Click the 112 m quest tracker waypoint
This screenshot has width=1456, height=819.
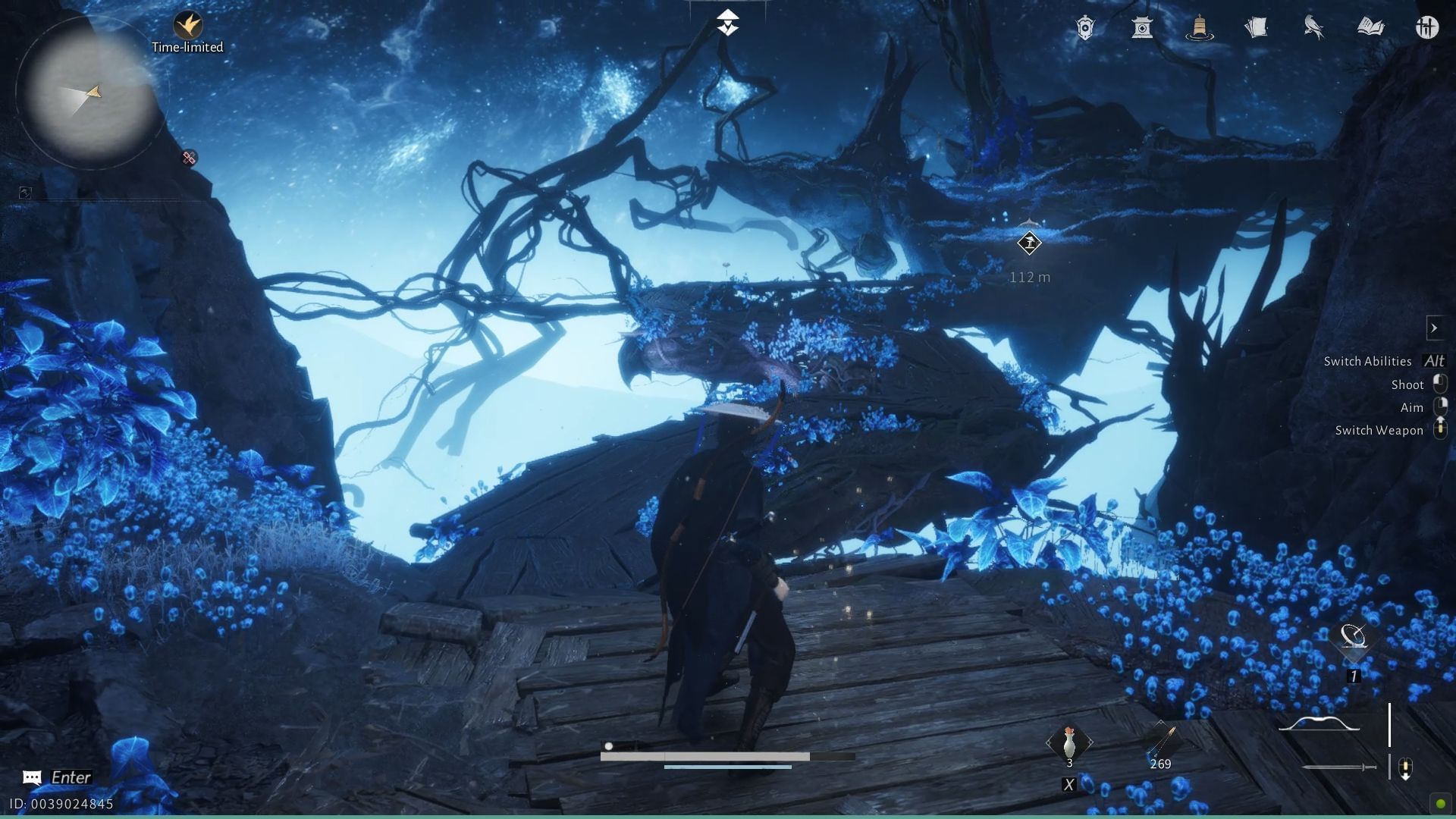tap(1029, 243)
